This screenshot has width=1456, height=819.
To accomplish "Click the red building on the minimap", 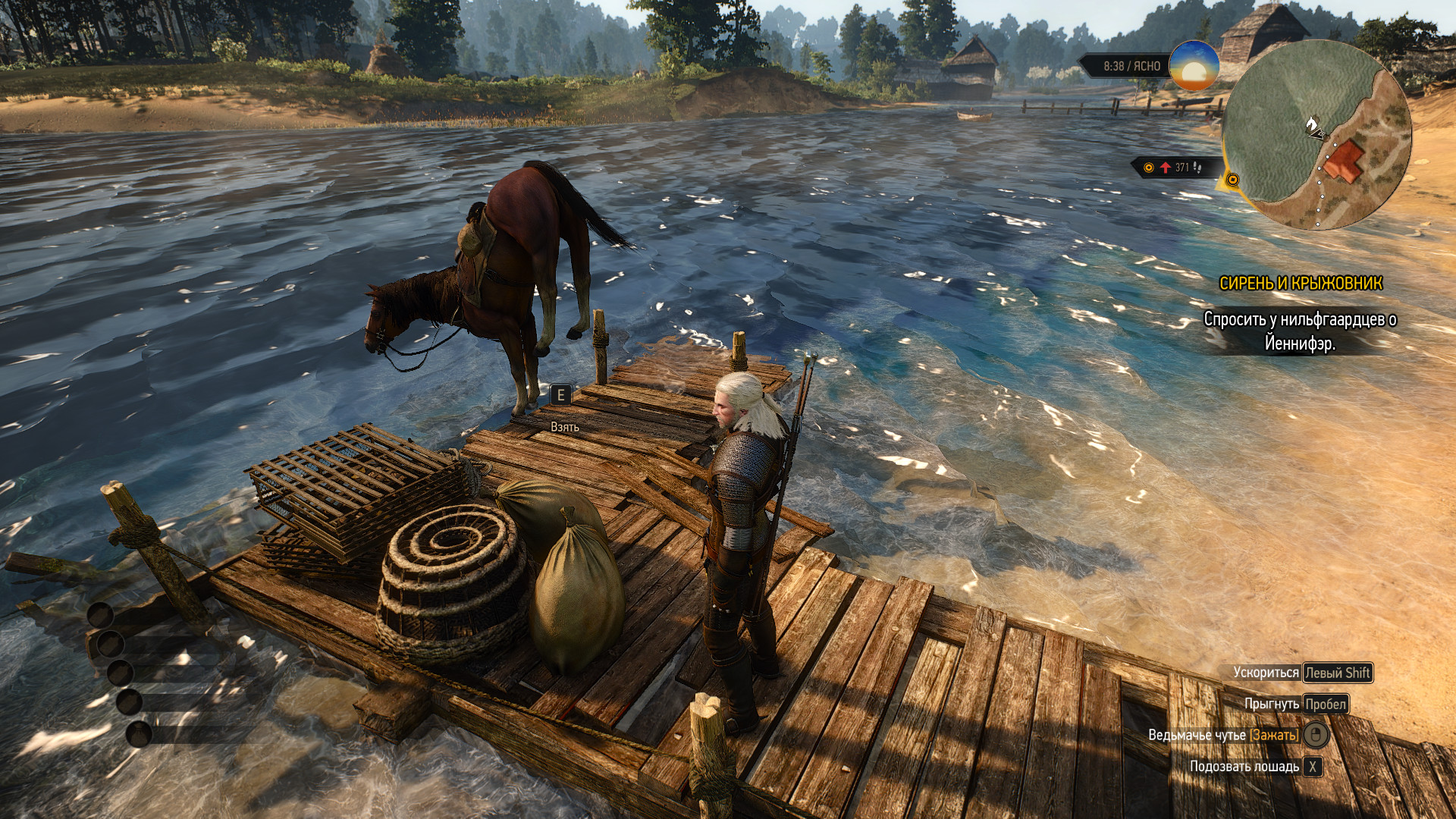I will [x=1346, y=160].
